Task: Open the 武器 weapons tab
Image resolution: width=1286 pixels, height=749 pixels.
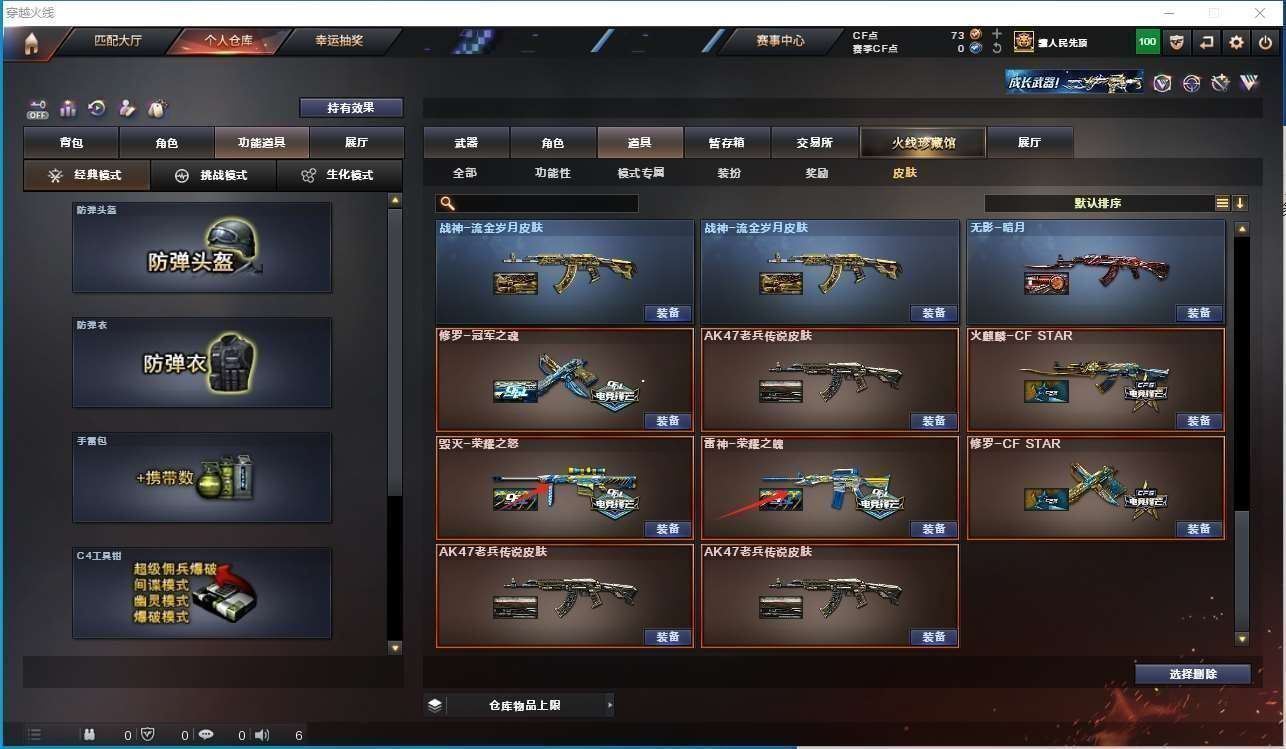Action: point(466,143)
